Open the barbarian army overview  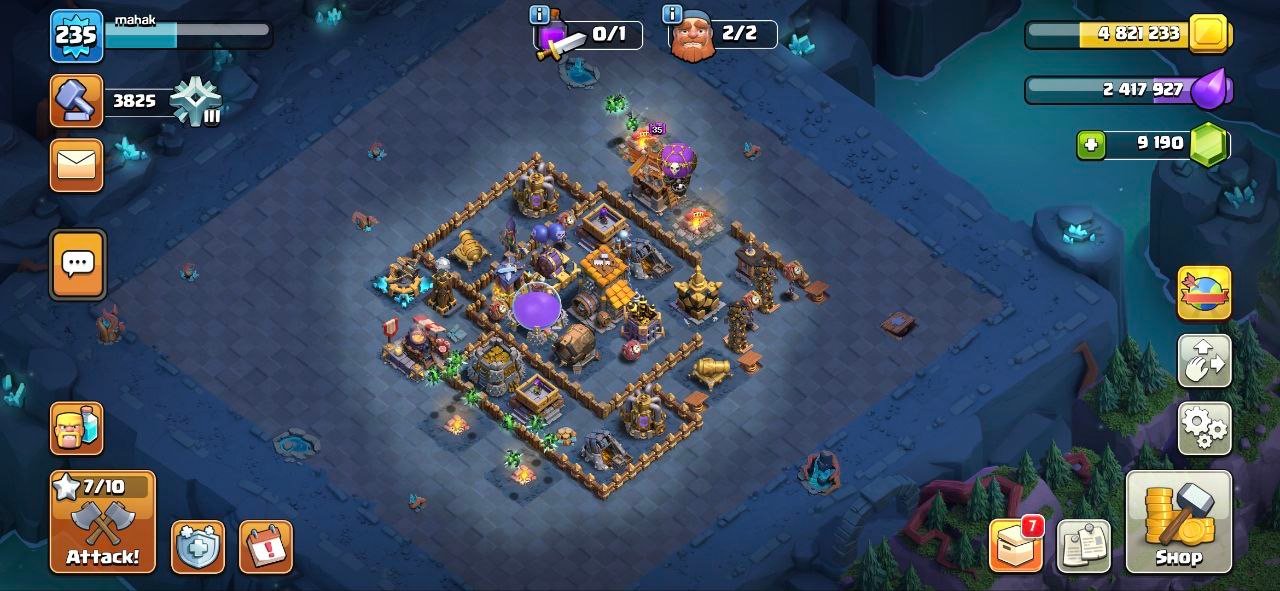(x=77, y=428)
